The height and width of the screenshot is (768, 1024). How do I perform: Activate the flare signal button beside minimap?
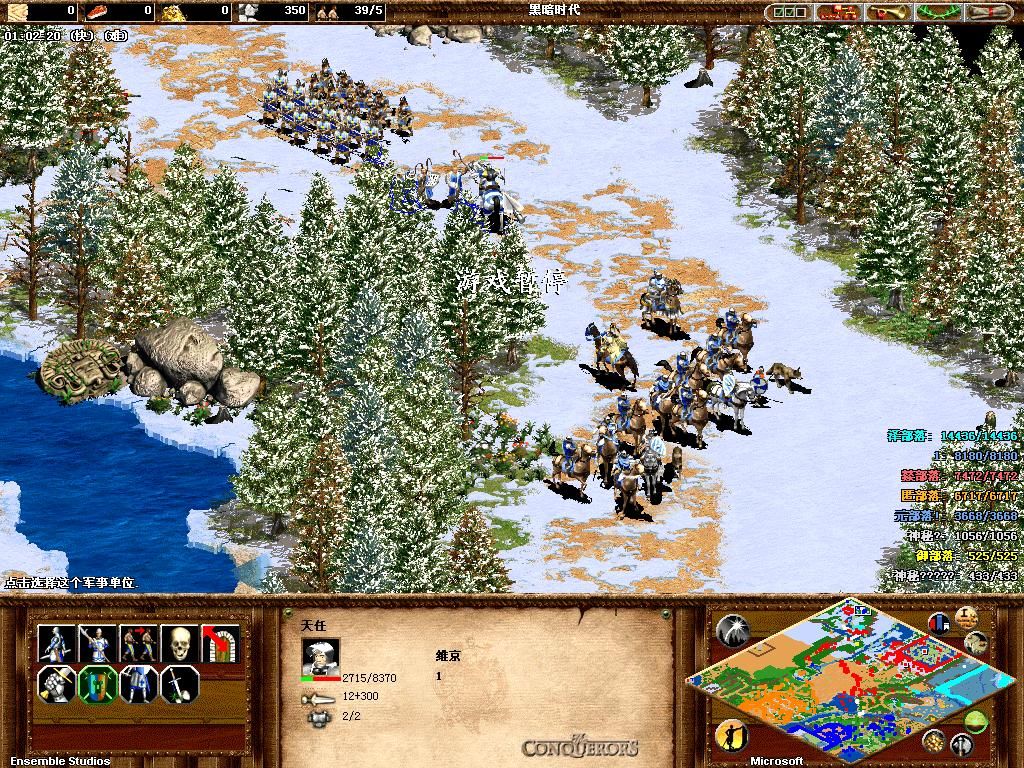pos(732,628)
